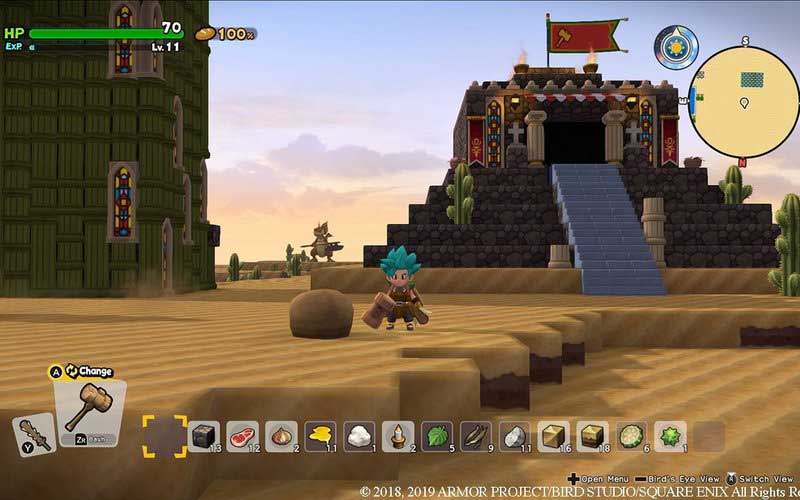This screenshot has width=800, height=500.
Task: Select the grey stone hotbar slot
Action: click(515, 435)
